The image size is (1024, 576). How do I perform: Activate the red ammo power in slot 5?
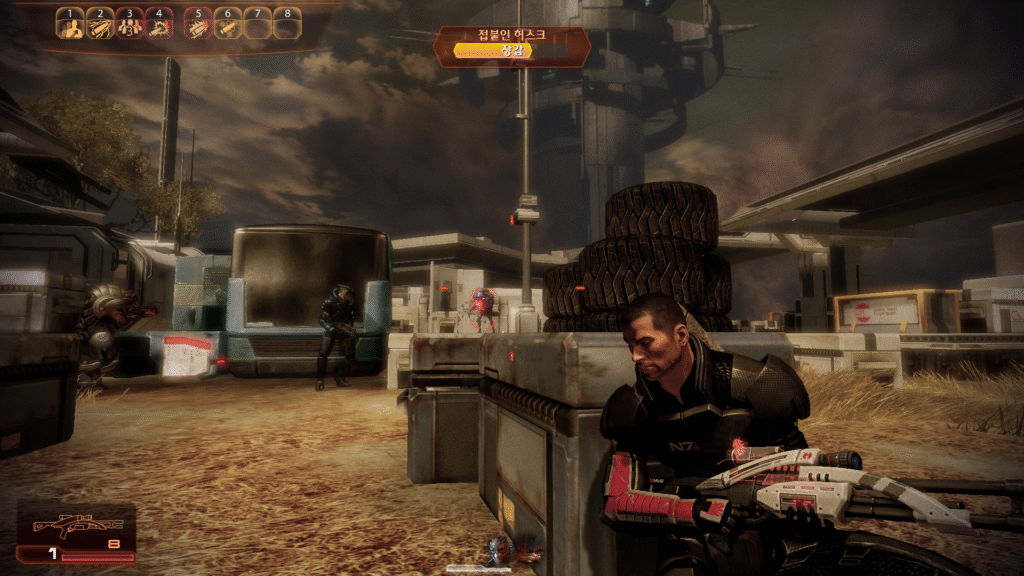point(198,25)
